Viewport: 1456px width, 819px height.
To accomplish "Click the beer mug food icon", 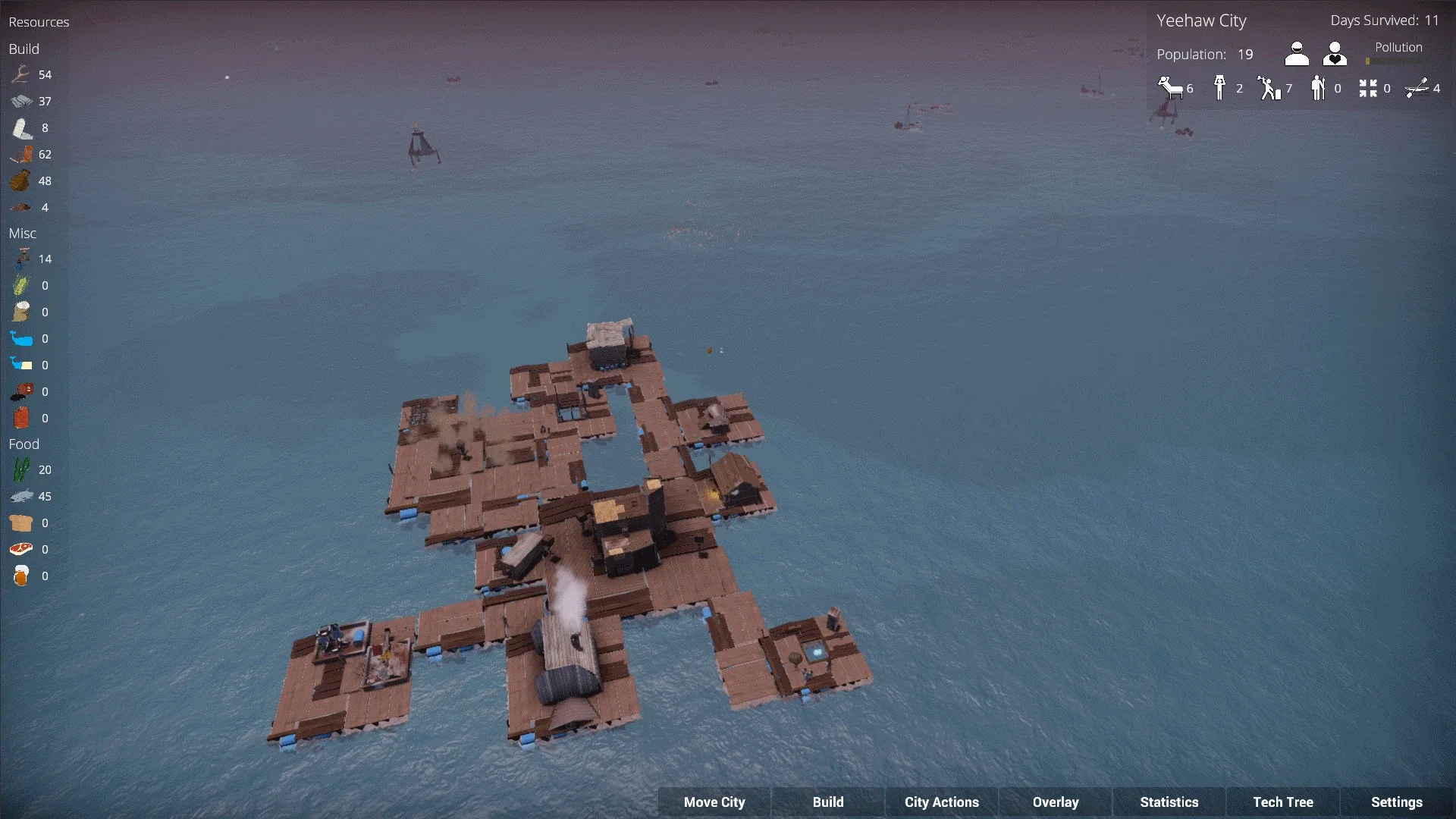I will [x=21, y=576].
